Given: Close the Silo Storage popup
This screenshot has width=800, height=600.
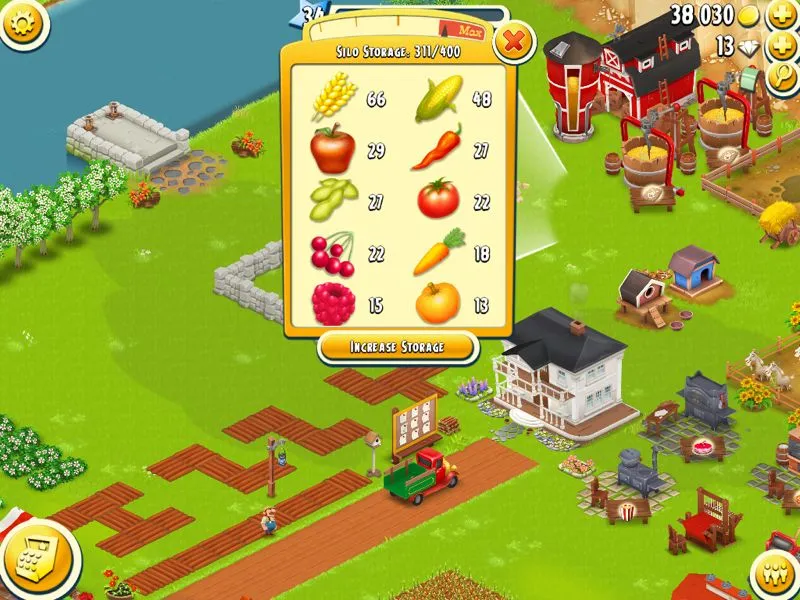Looking at the screenshot, I should [514, 42].
